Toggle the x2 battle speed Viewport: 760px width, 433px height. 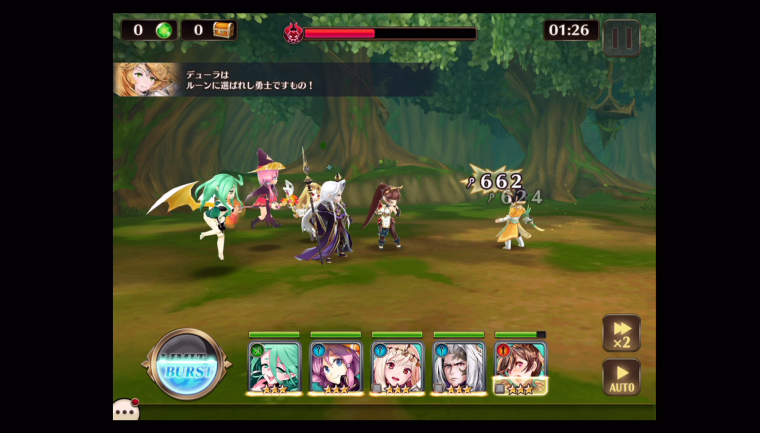[x=621, y=333]
